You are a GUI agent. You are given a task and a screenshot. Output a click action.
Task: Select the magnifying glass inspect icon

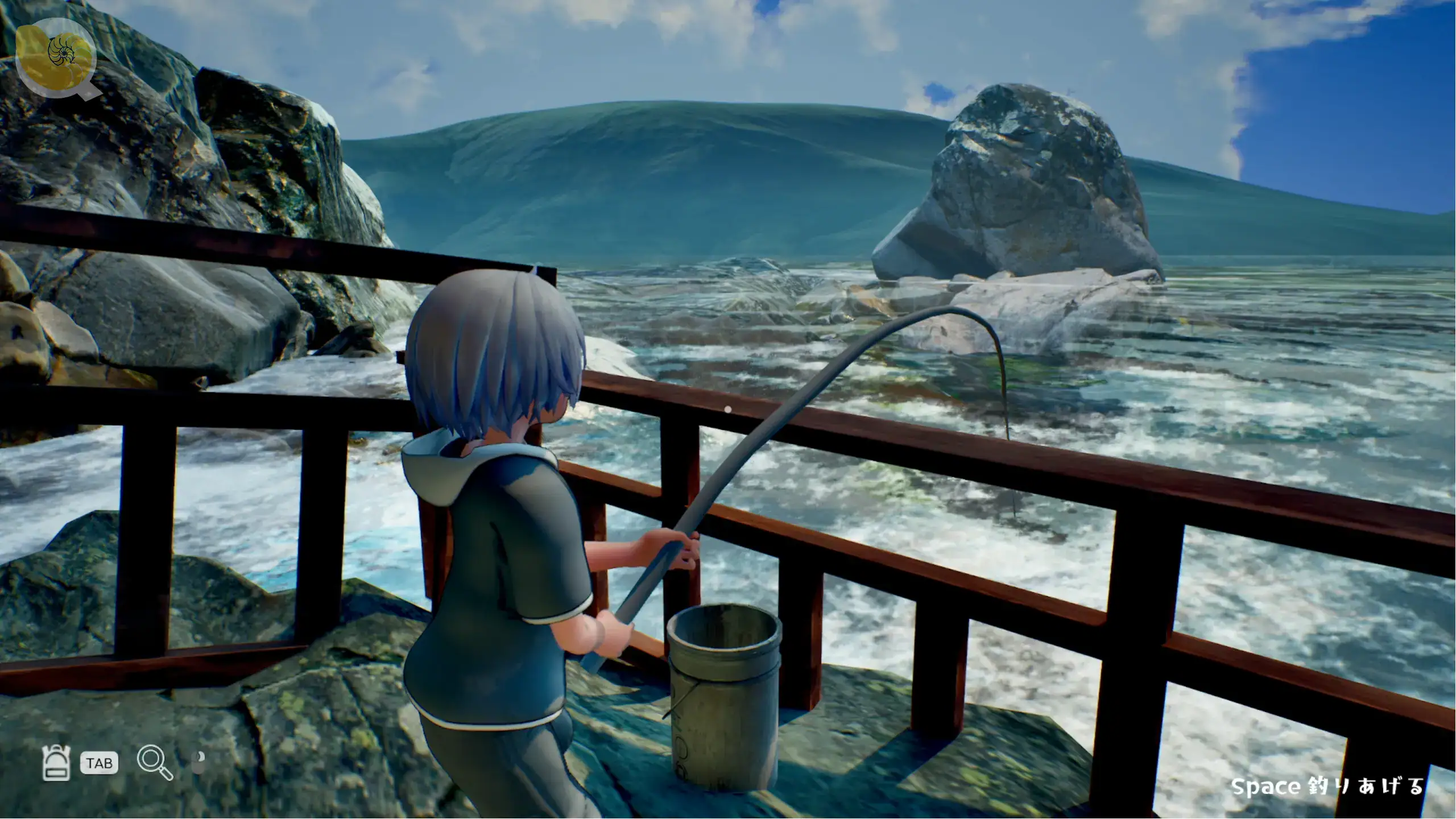tap(154, 762)
